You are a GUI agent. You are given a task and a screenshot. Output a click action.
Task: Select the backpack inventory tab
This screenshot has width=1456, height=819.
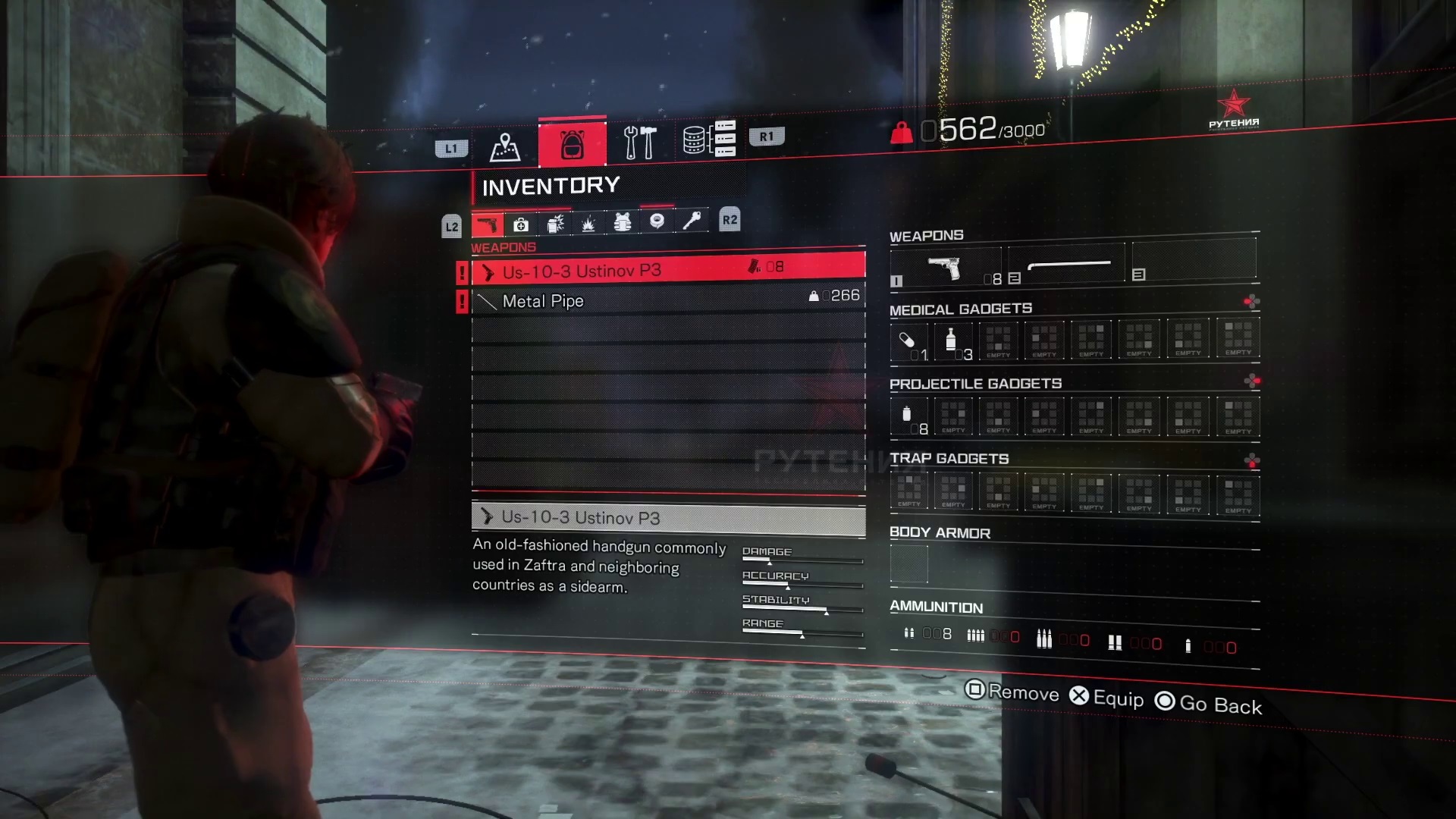click(573, 143)
